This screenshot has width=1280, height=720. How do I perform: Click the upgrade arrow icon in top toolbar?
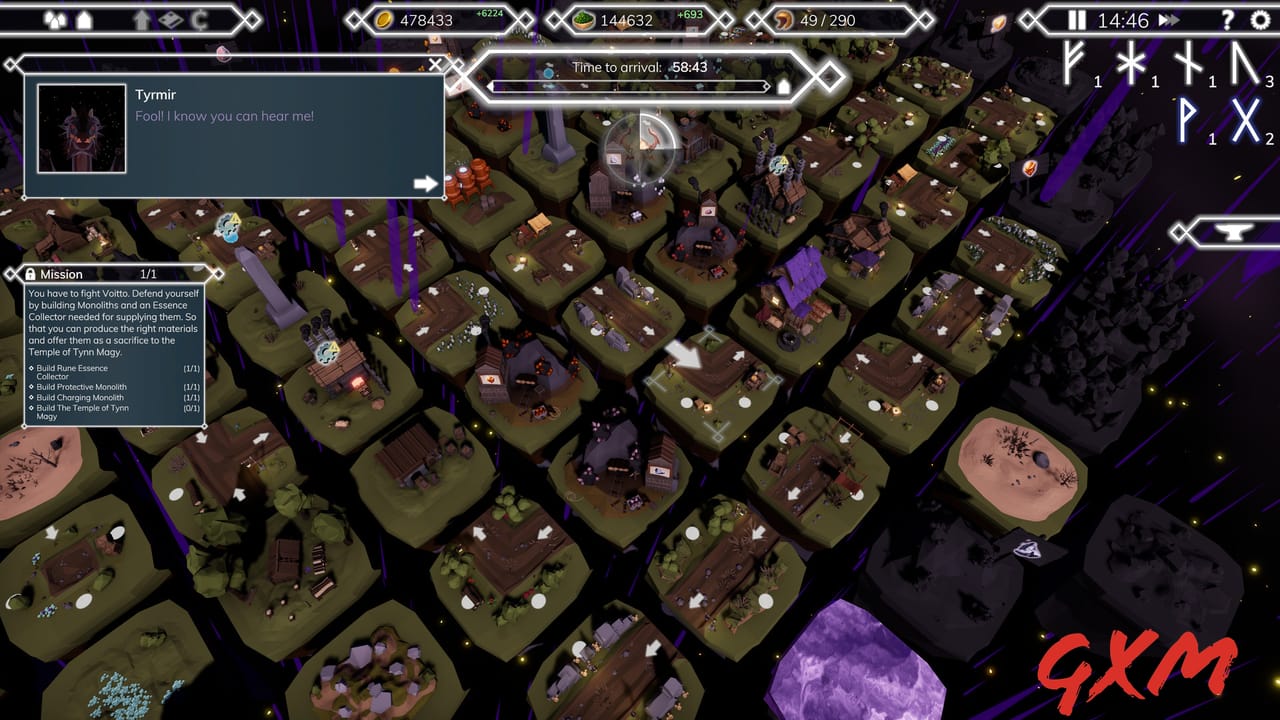tap(141, 19)
